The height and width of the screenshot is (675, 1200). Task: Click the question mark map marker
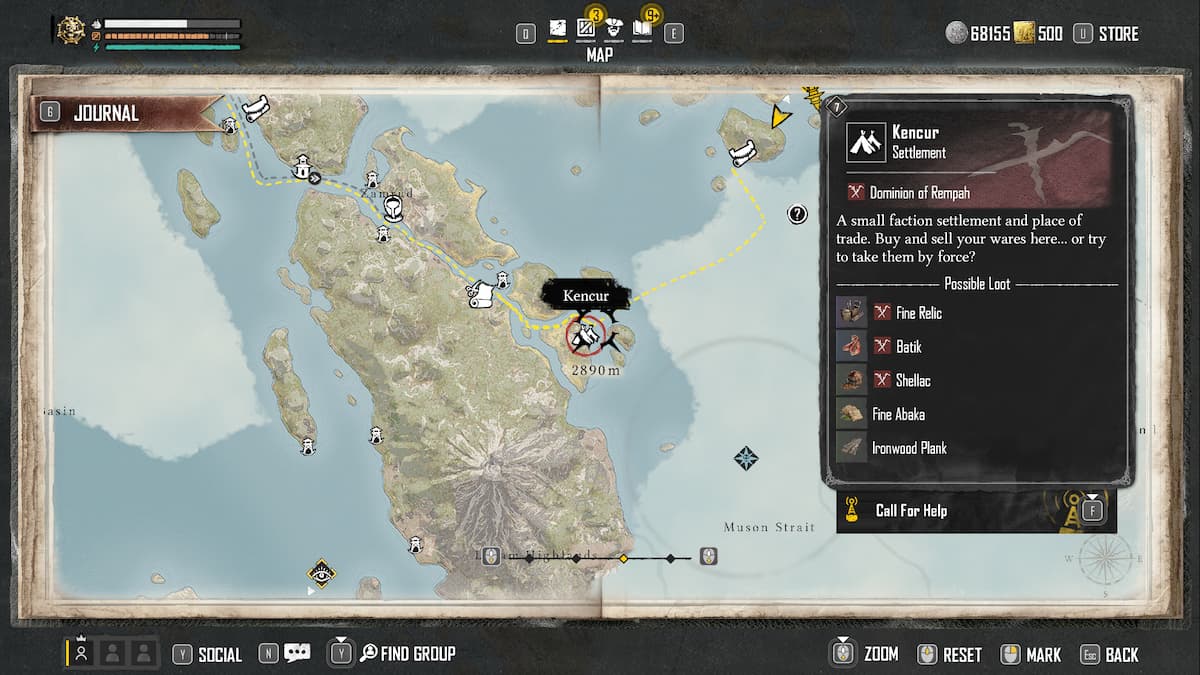pyautogui.click(x=797, y=213)
